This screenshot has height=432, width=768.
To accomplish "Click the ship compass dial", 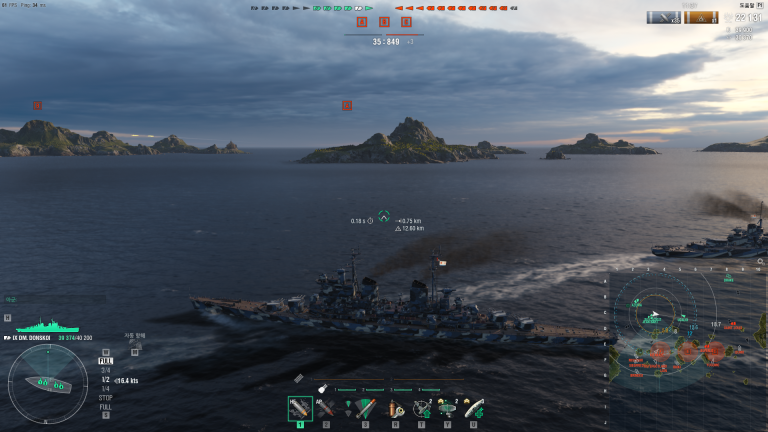I will [46, 382].
